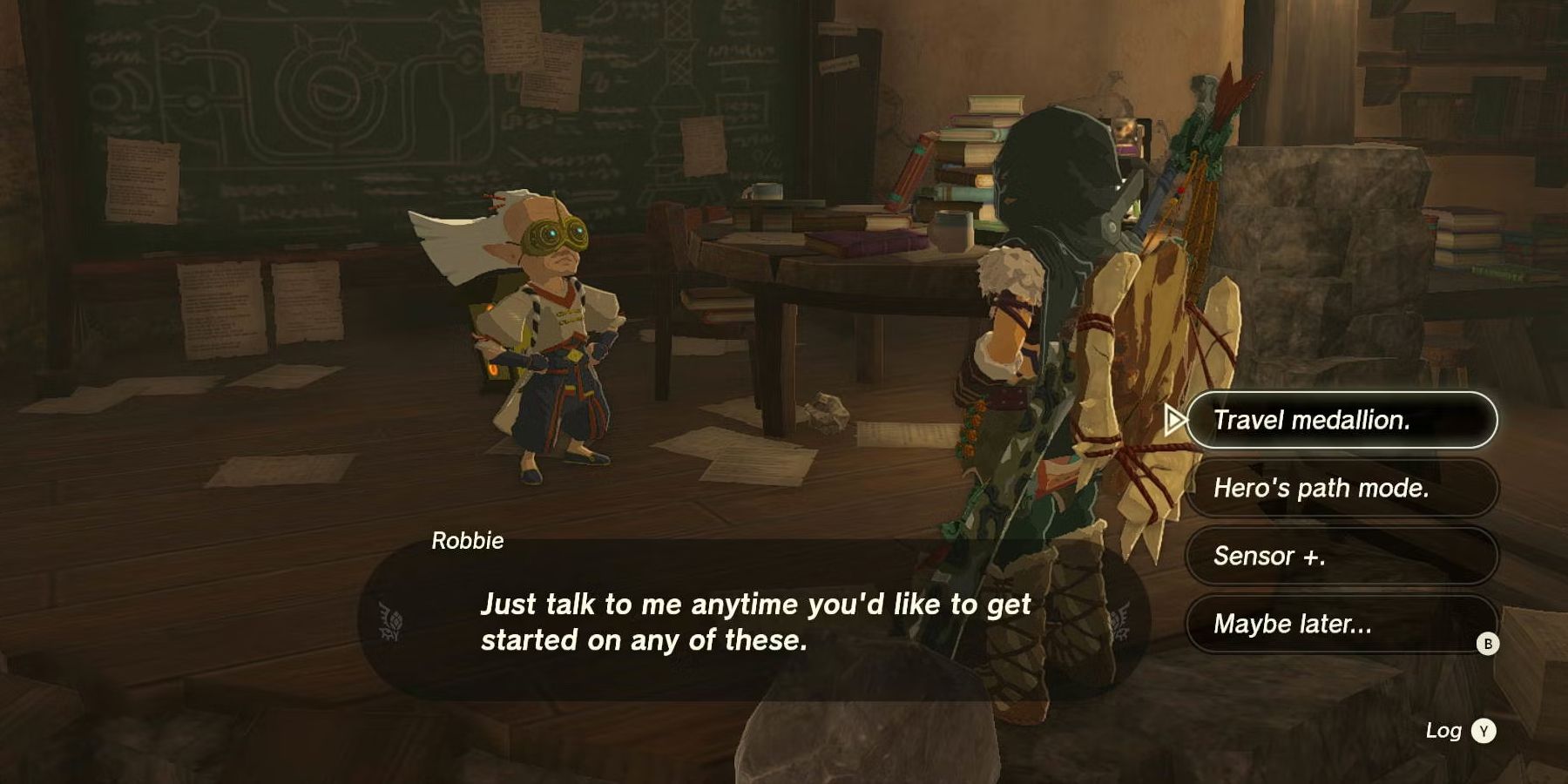Viewport: 1568px width, 784px height.
Task: Click the Log label
Action: [1443, 732]
